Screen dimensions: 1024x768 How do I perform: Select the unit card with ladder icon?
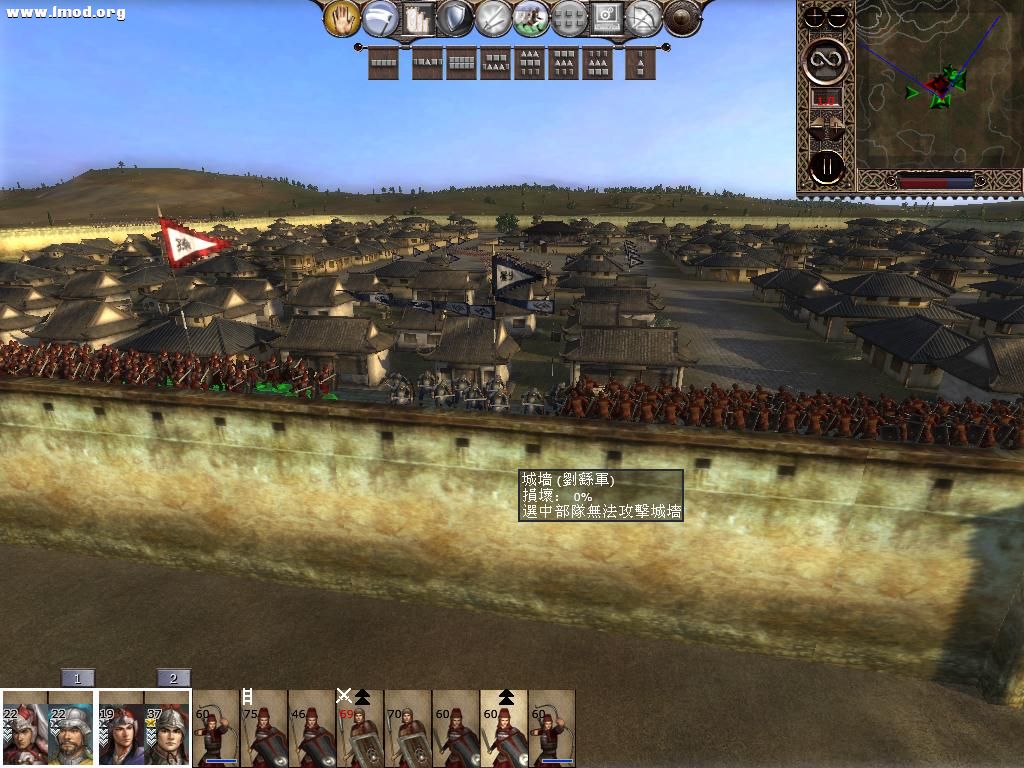(x=264, y=728)
